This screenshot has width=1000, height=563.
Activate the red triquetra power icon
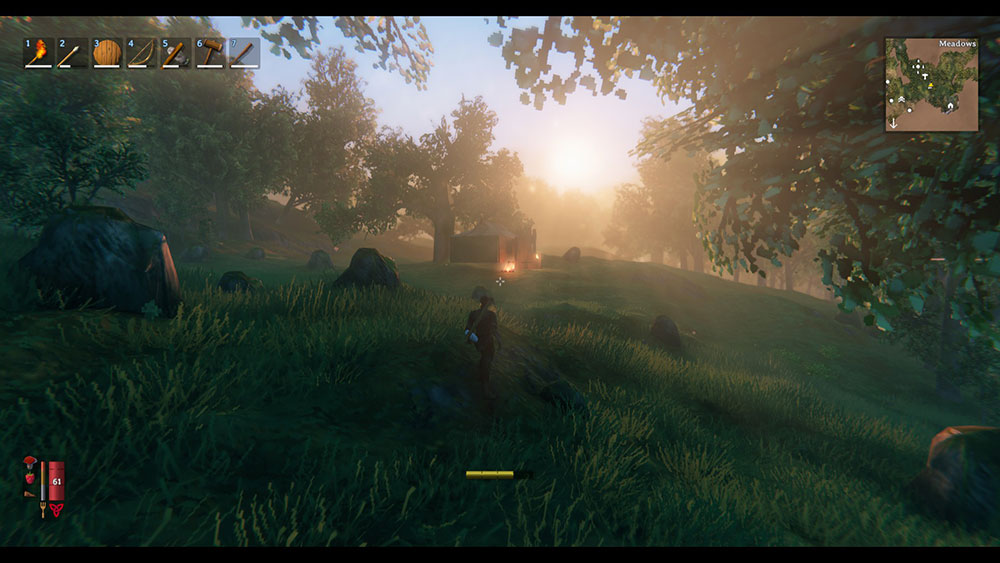coord(56,509)
